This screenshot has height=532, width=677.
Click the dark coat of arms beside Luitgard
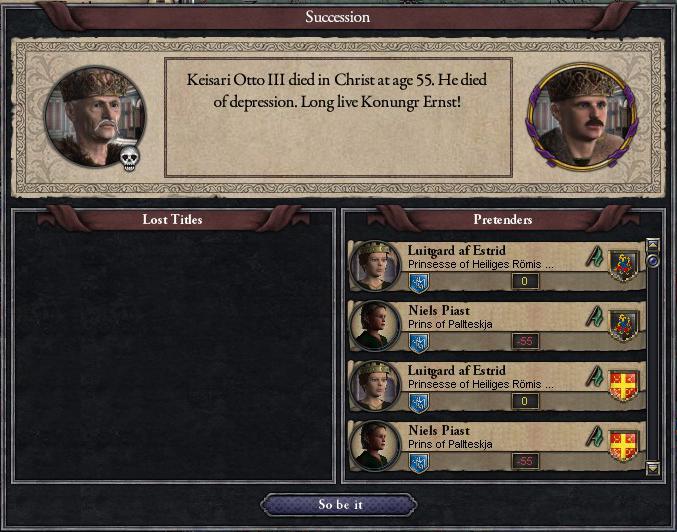coord(624,263)
